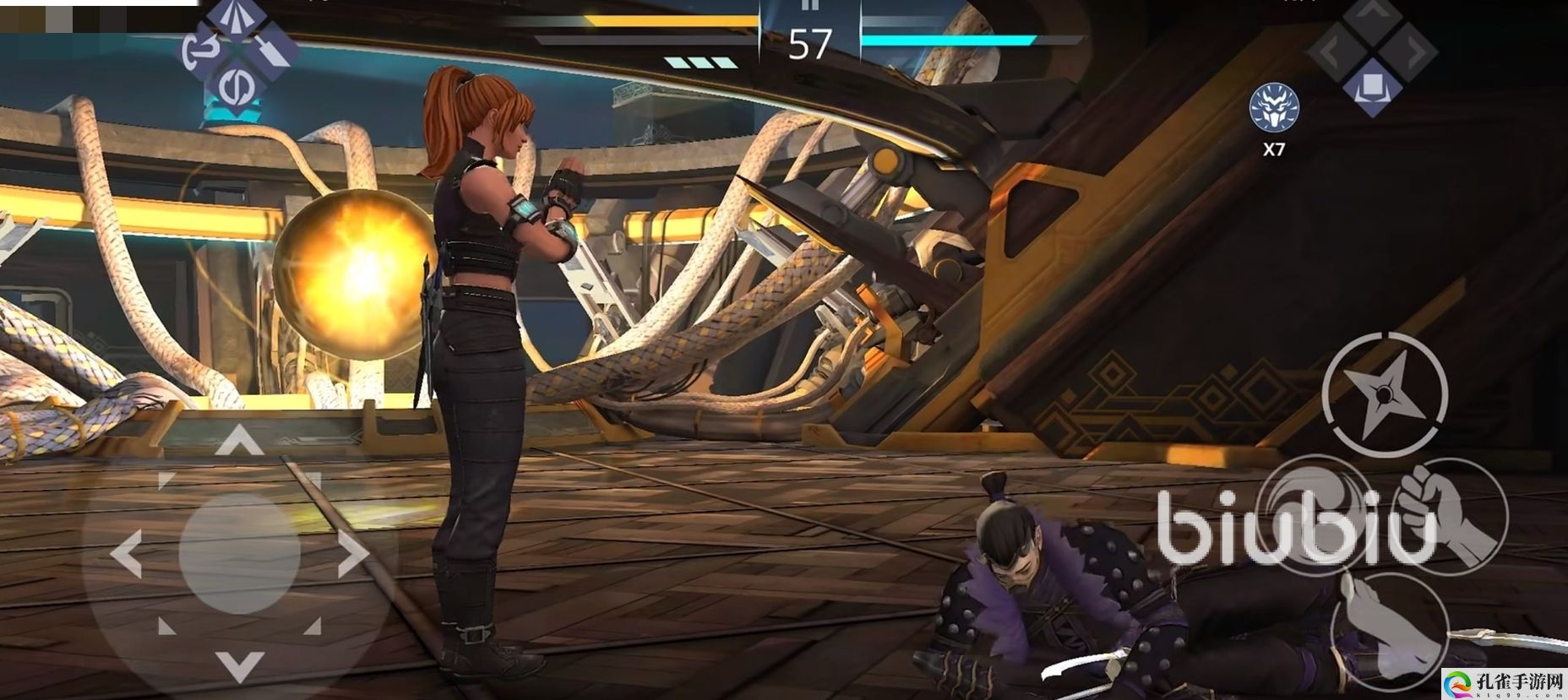
Task: Tap the shuriken ranged attack button
Action: click(x=1384, y=395)
